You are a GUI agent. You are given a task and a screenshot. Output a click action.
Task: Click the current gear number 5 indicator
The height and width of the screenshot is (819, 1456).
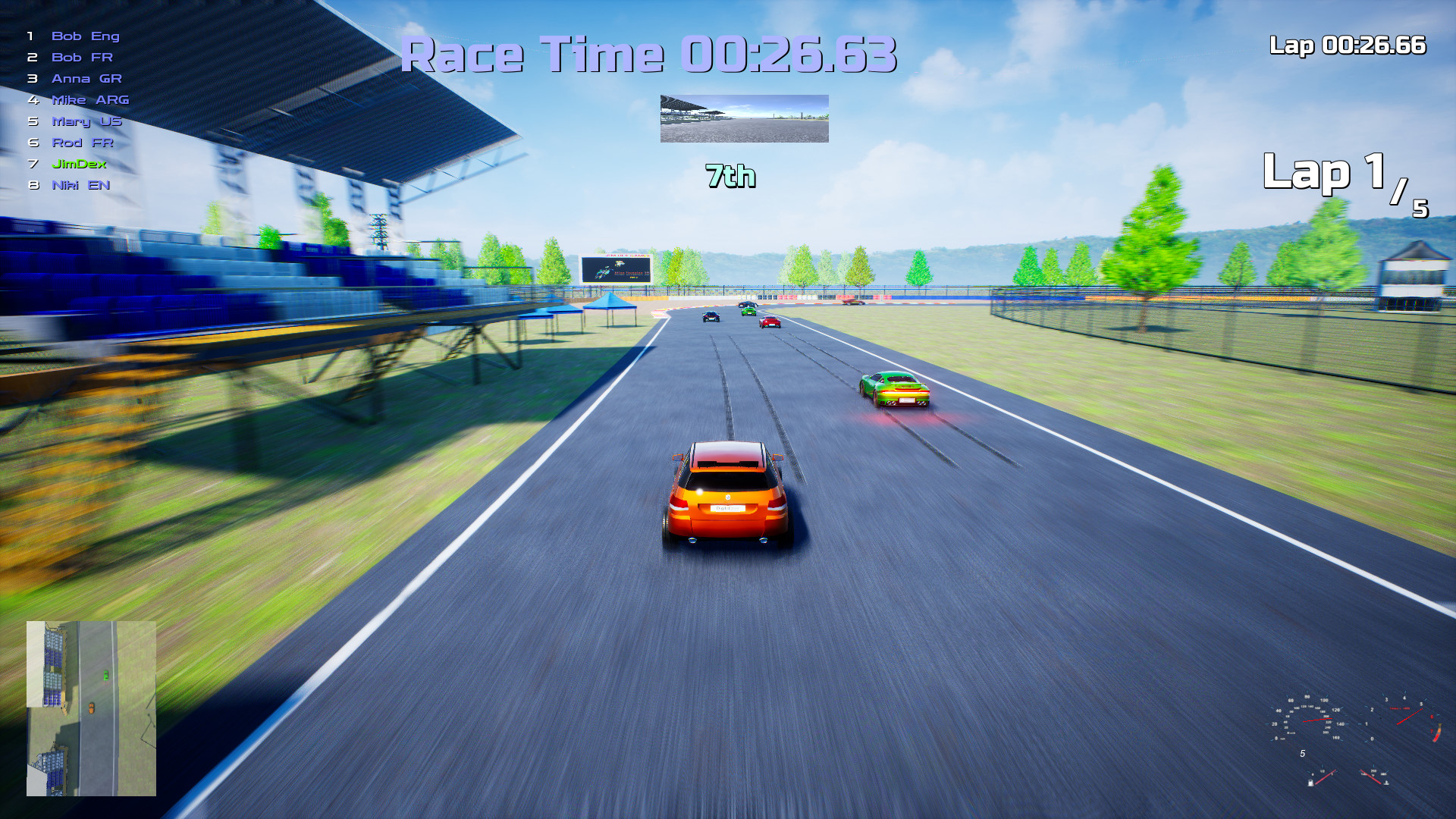(x=1303, y=754)
